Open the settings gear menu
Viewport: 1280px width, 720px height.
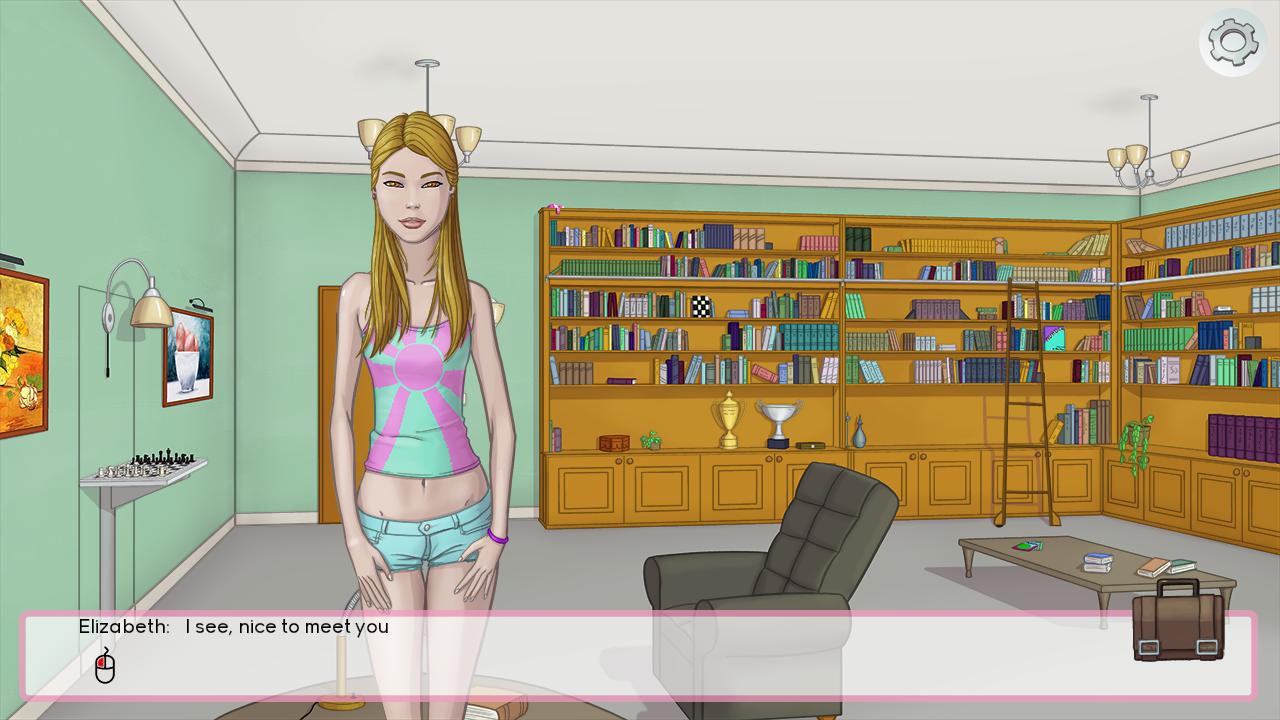pos(1232,42)
